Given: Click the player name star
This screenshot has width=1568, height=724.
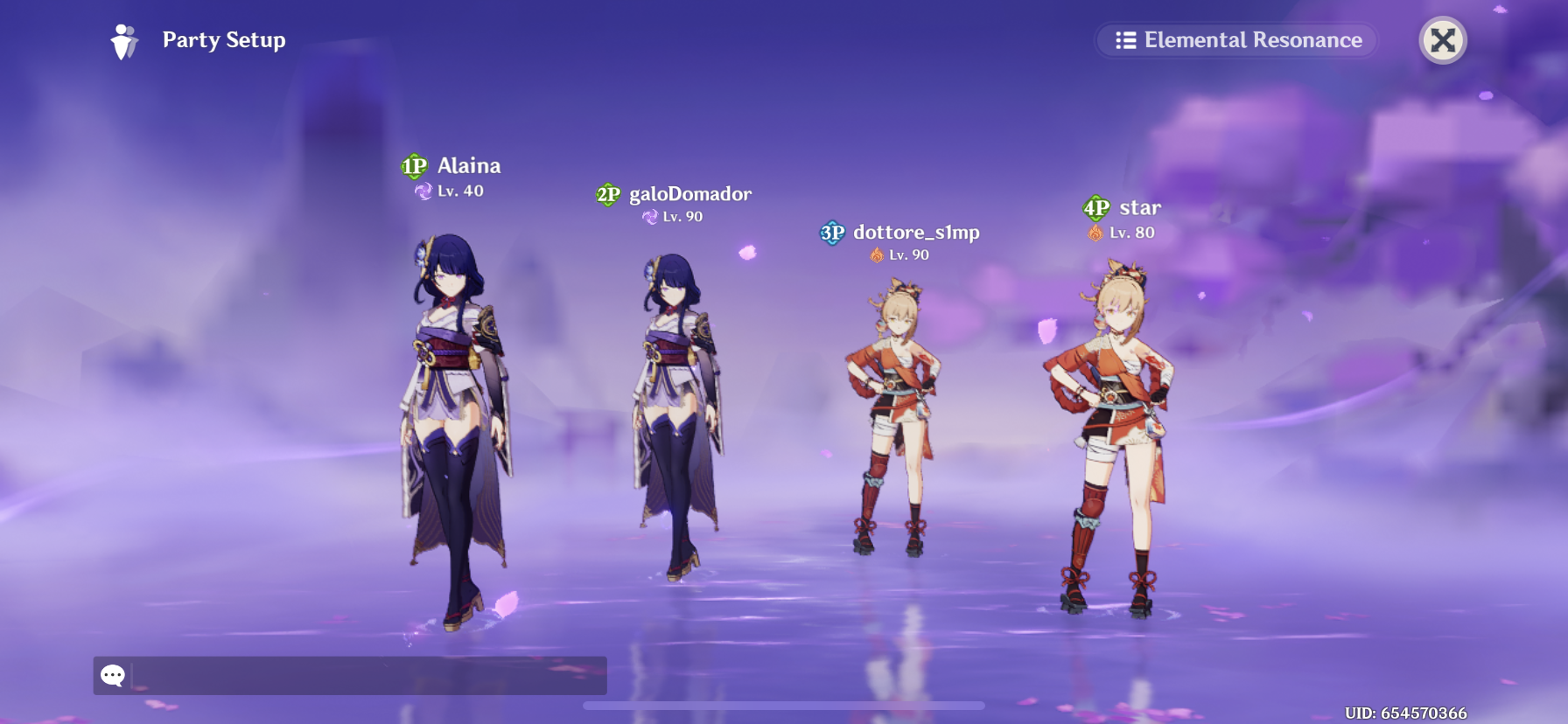Looking at the screenshot, I should click(x=1141, y=206).
